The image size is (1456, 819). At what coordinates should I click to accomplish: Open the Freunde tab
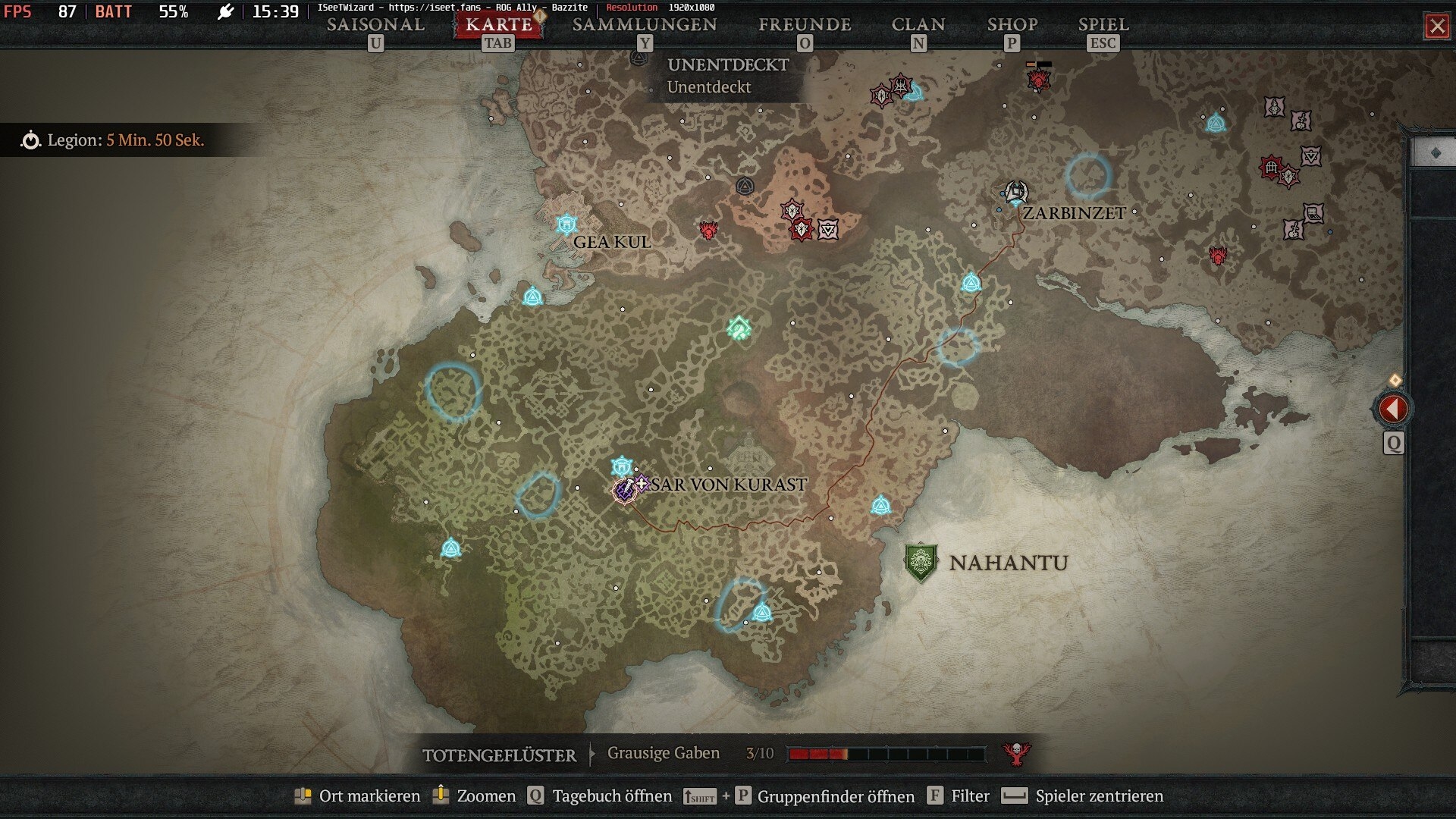805,25
